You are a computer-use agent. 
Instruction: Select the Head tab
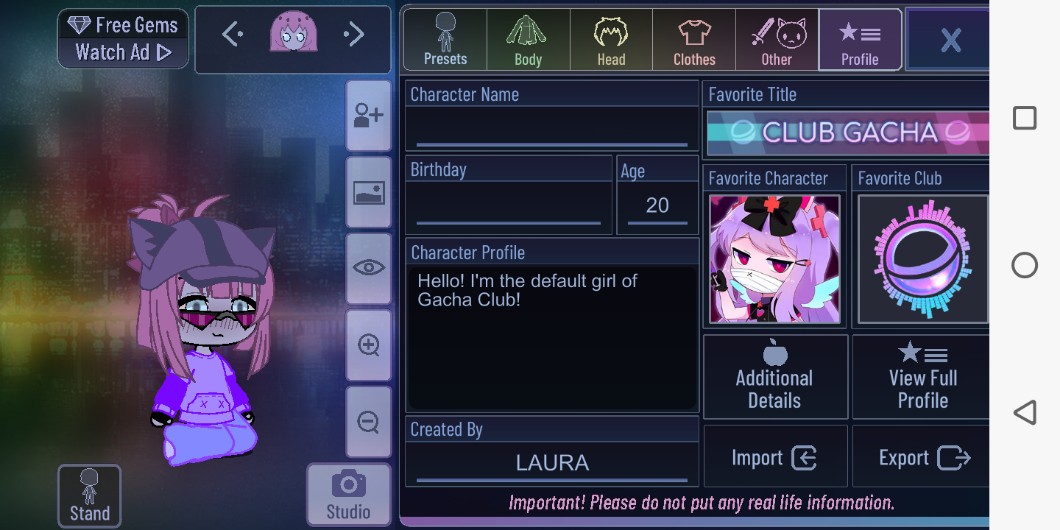[x=611, y=40]
